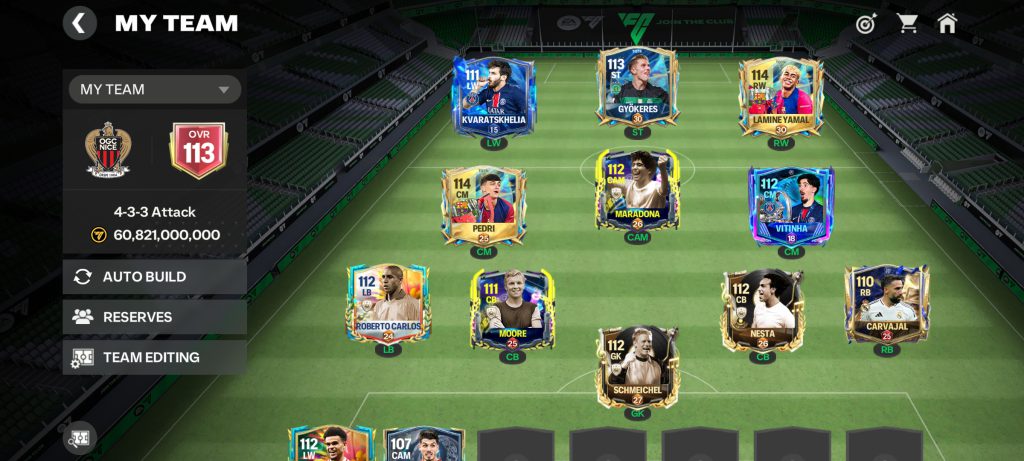Viewport: 1024px width, 461px height.
Task: Choose the Lamine Yamal RW card
Action: [x=780, y=96]
